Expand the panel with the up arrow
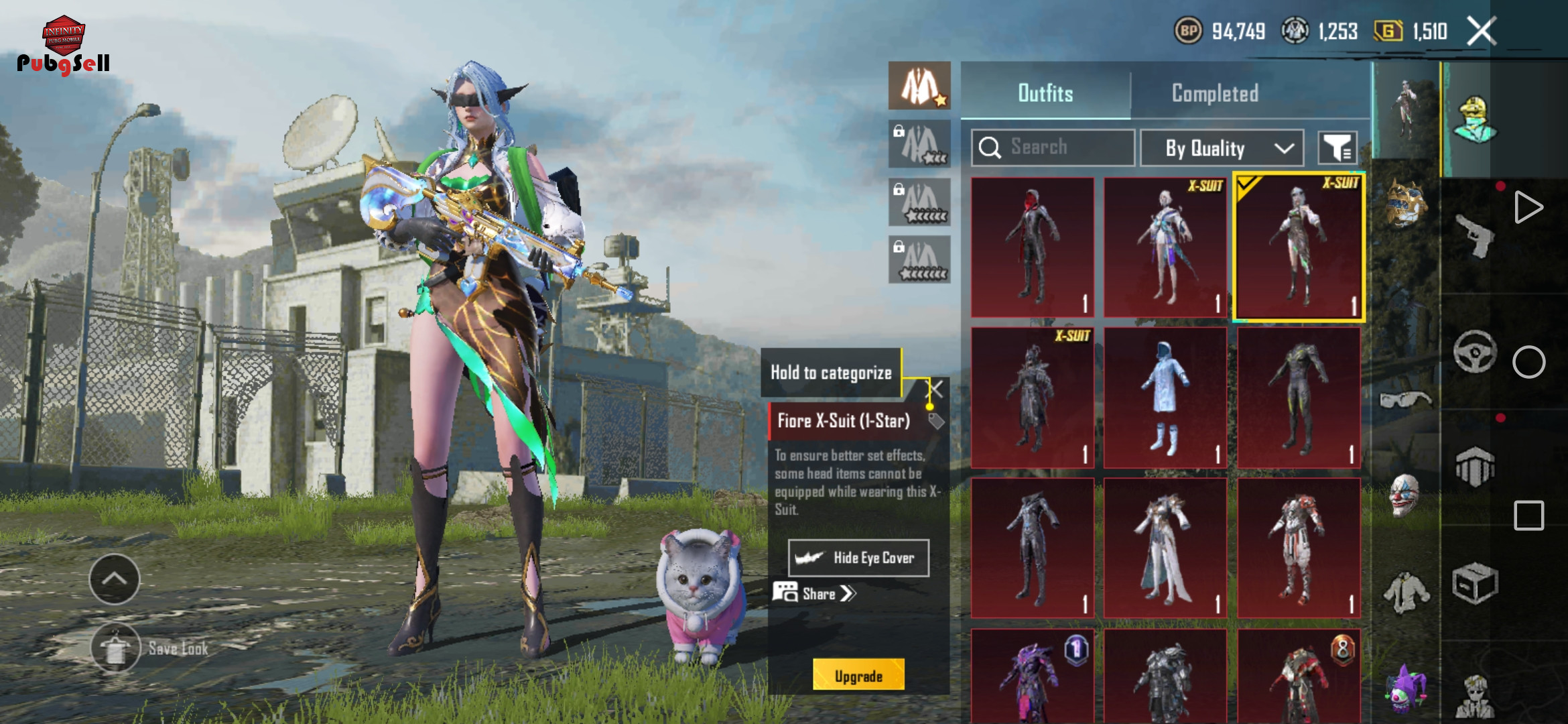The image size is (1568, 724). pos(115,579)
